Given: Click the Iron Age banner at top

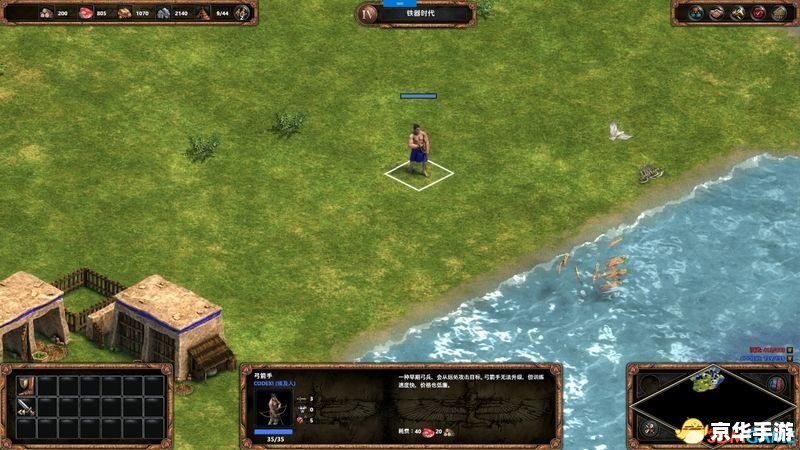Looking at the screenshot, I should pyautogui.click(x=415, y=13).
